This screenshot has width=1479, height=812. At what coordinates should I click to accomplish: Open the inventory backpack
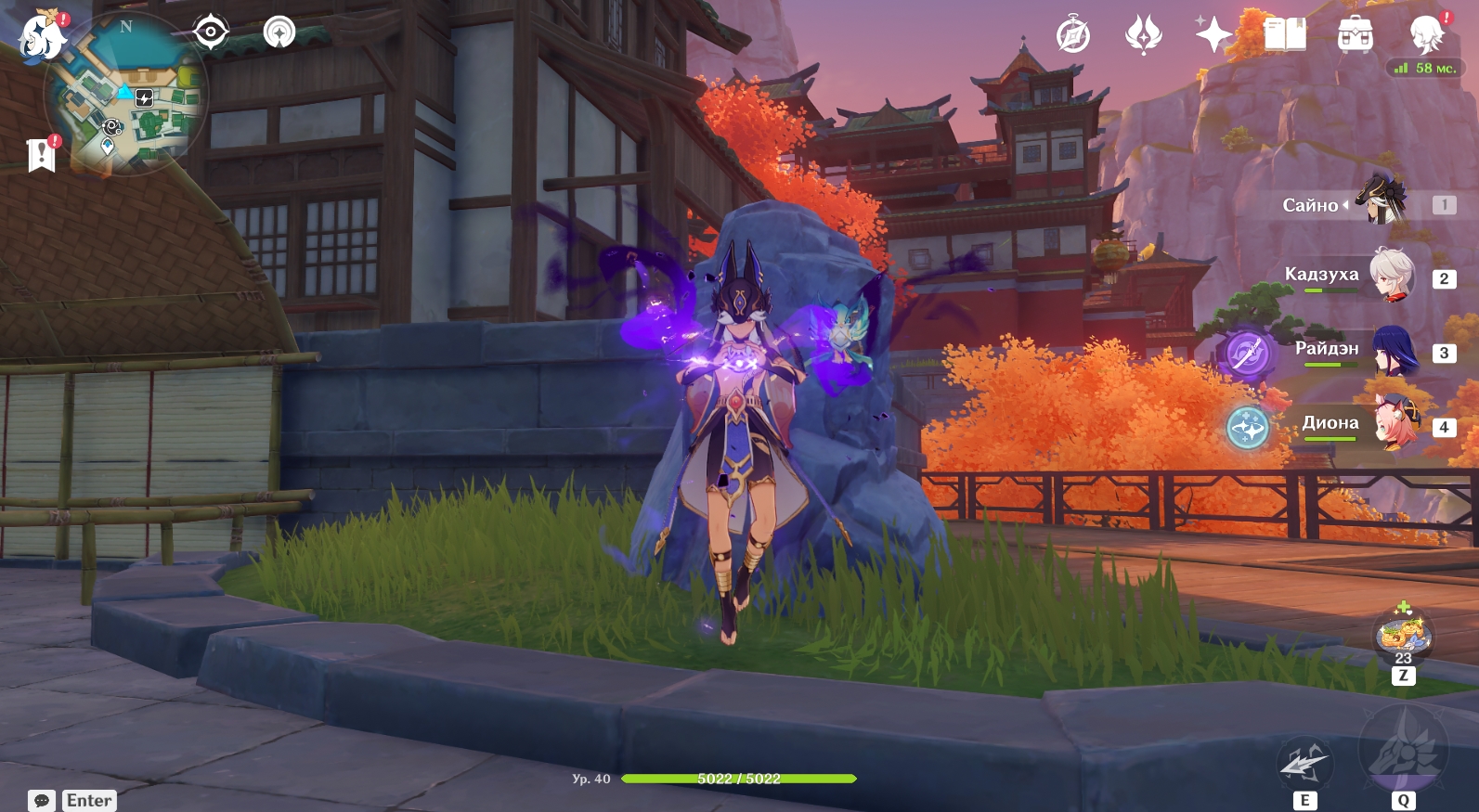1356,35
